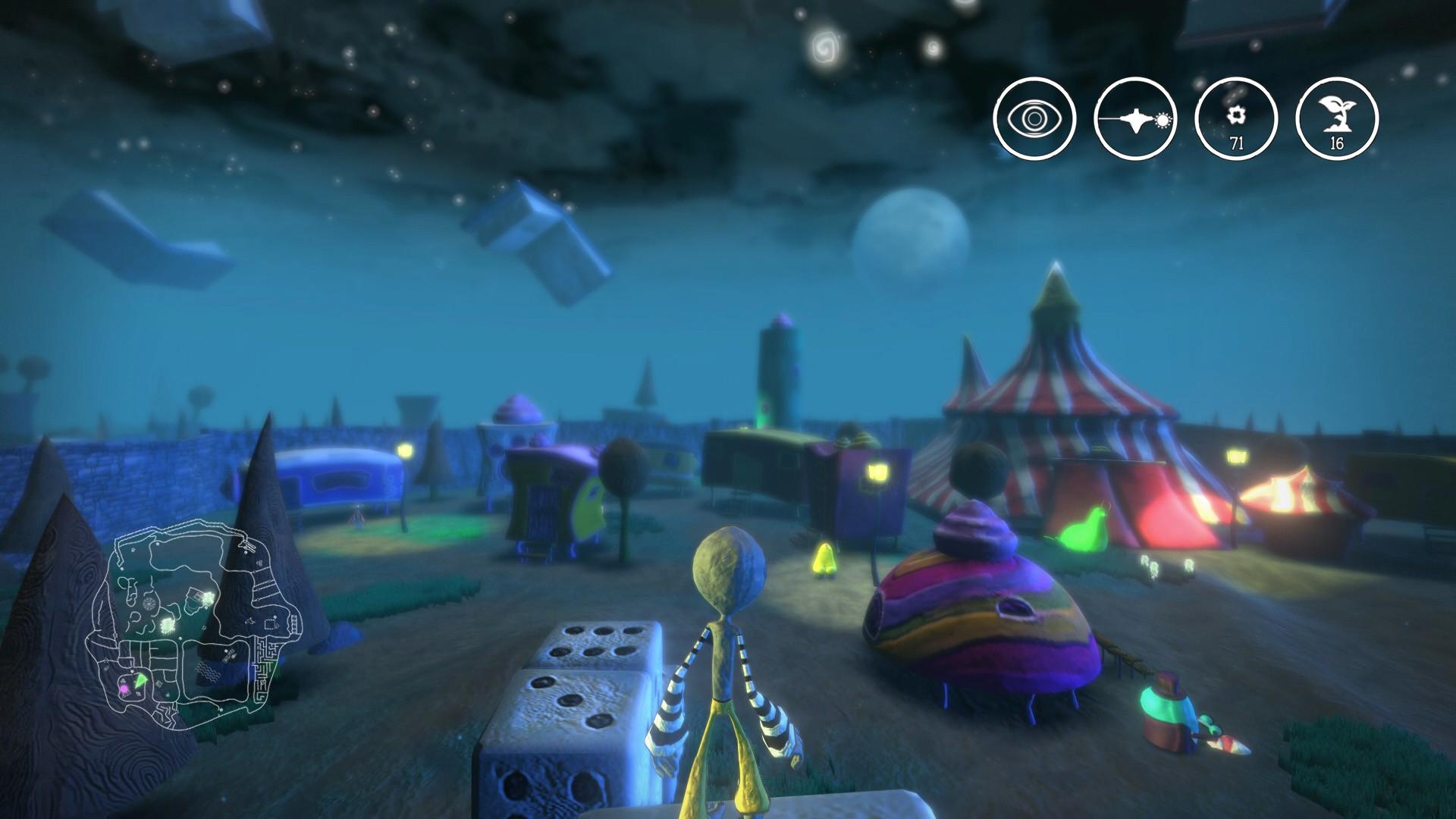Click the dotted square marker on the minimap
Screen dimensions: 1456x819
[269, 623]
